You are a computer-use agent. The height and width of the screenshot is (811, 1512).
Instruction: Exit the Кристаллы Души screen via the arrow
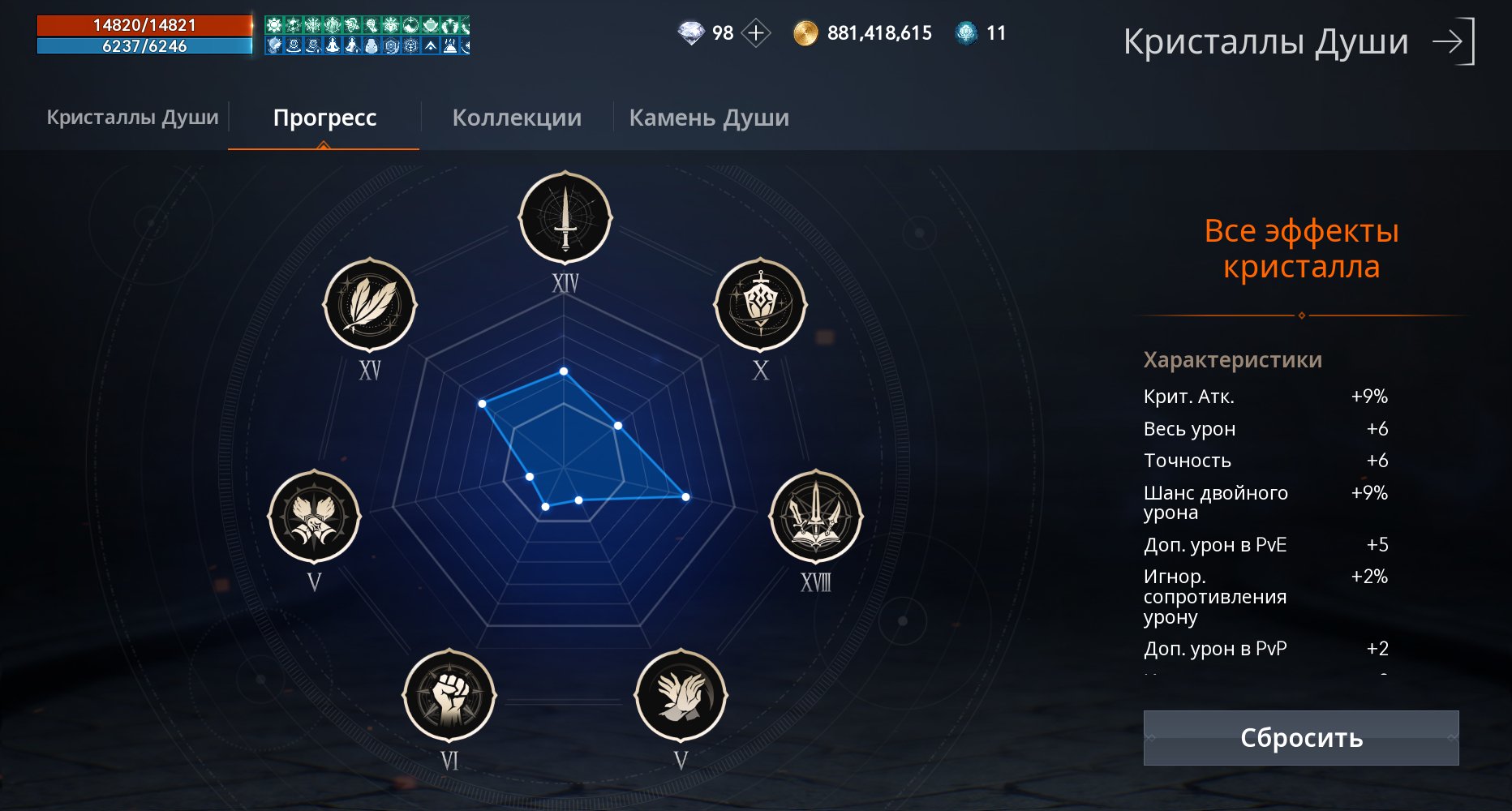point(1453,41)
